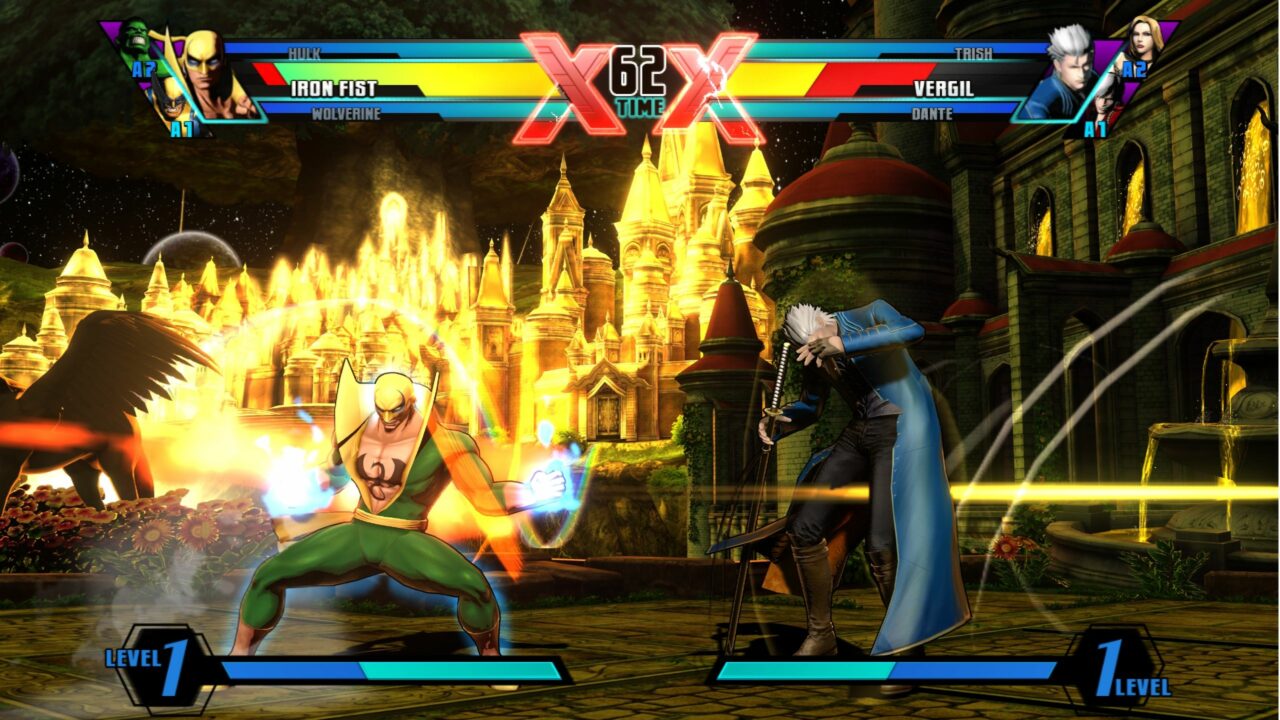Click the right red X timer emblem
The image size is (1280, 720).
point(710,75)
